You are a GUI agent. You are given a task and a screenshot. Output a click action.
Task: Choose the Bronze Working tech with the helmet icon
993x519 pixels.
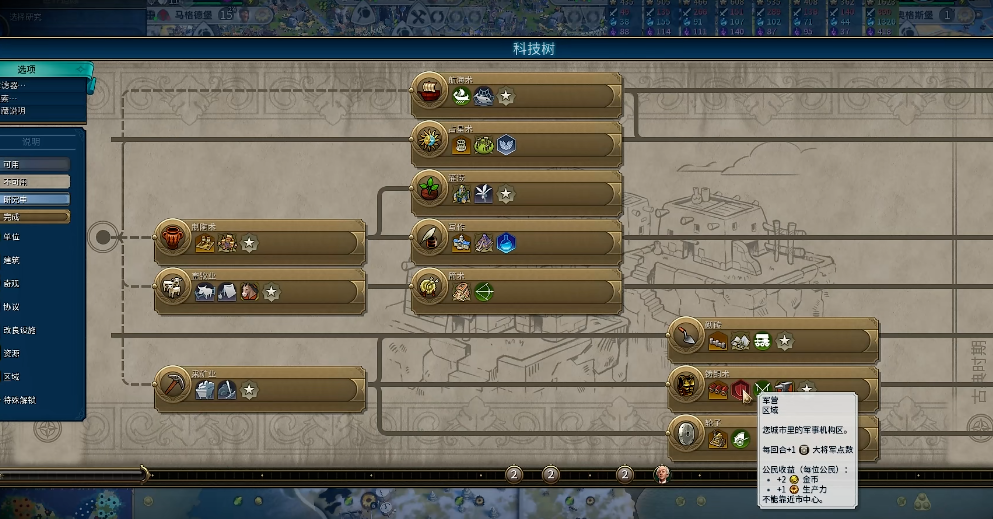pyautogui.click(x=688, y=387)
